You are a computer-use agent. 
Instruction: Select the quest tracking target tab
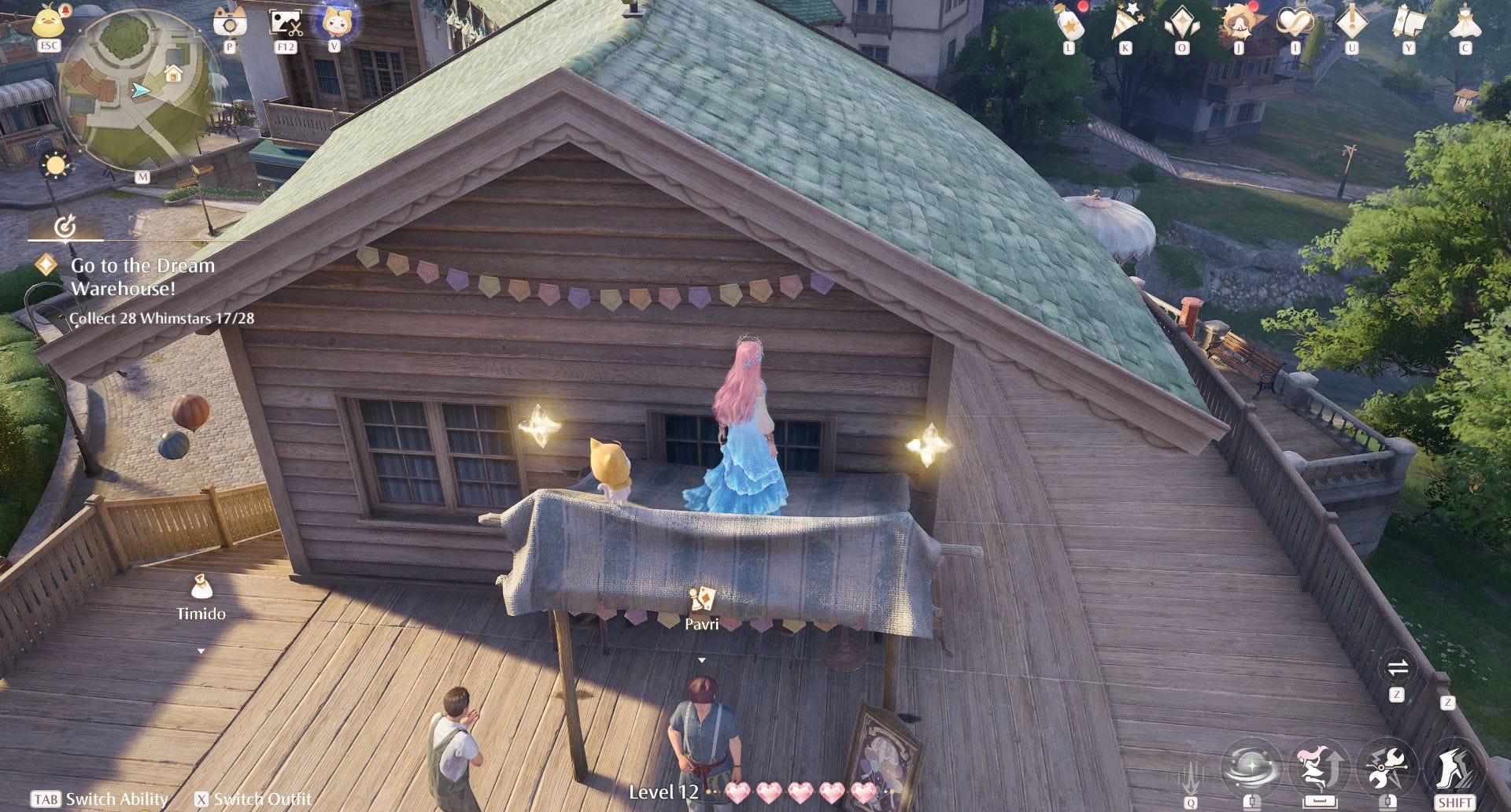[65, 227]
